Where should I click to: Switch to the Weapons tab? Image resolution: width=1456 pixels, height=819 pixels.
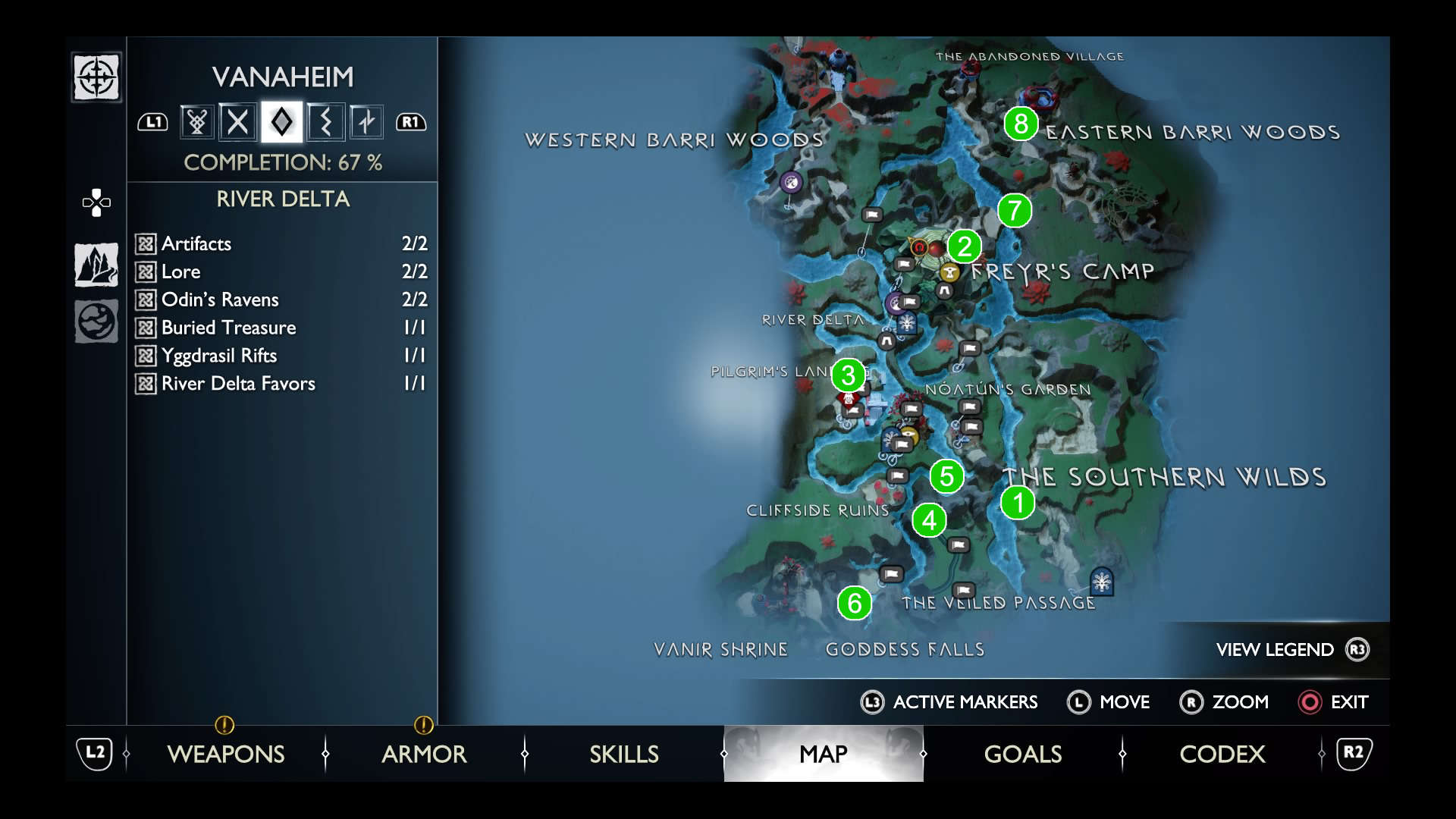pyautogui.click(x=226, y=754)
